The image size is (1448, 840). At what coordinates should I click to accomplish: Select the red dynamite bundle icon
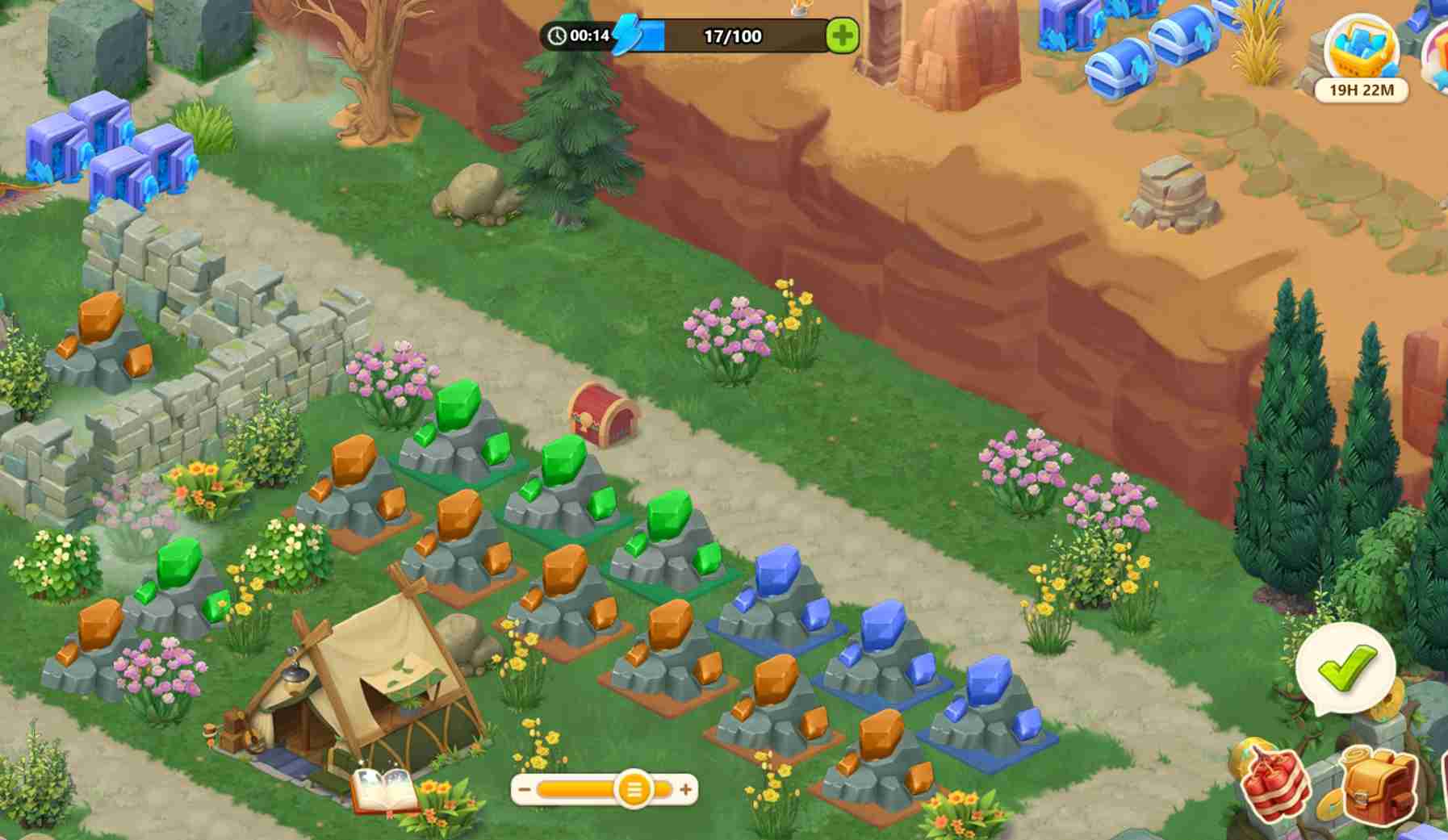(x=1277, y=782)
